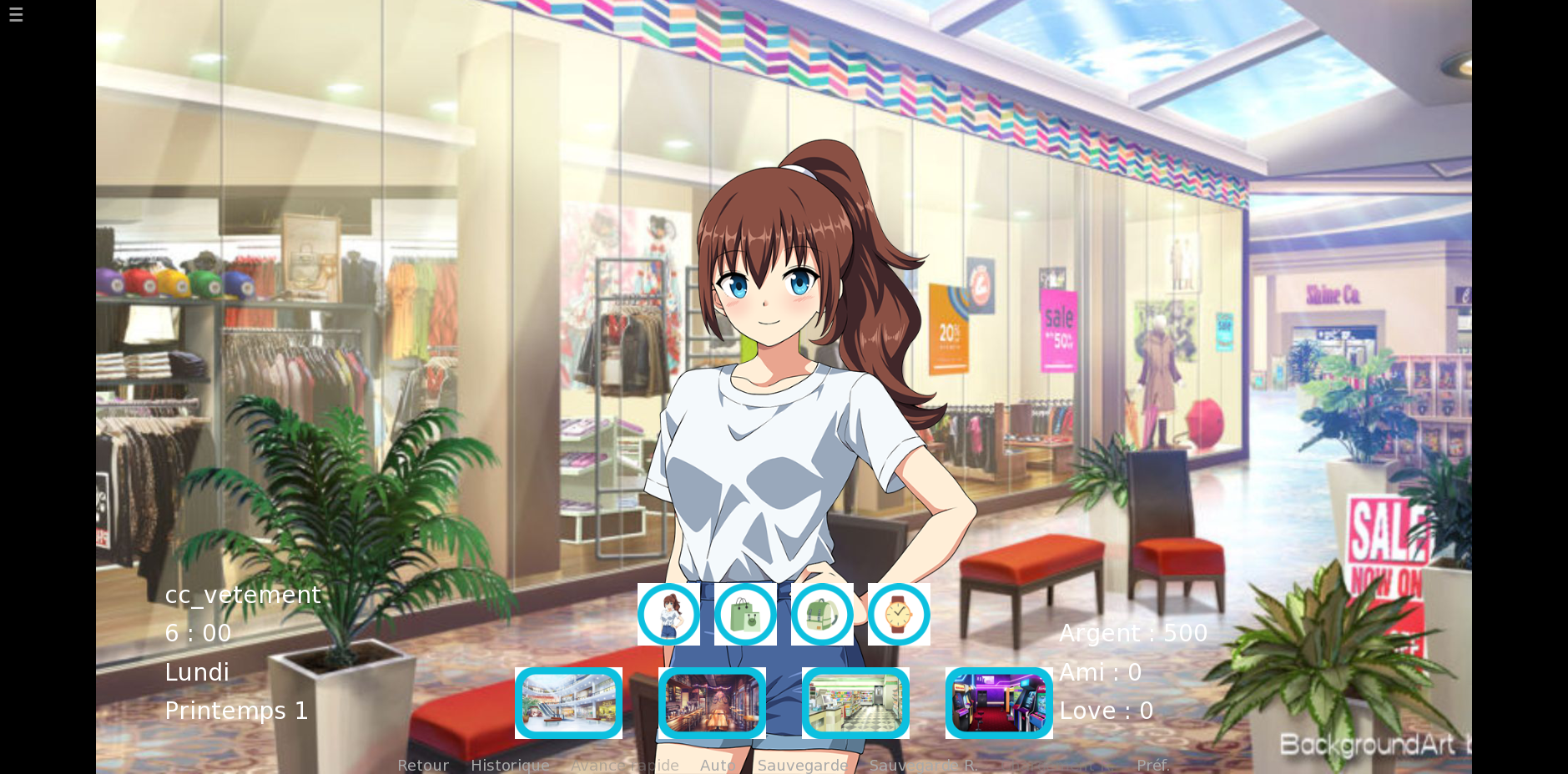The image size is (1568, 774).
Task: Visit the arcade location icon
Action: click(x=999, y=703)
